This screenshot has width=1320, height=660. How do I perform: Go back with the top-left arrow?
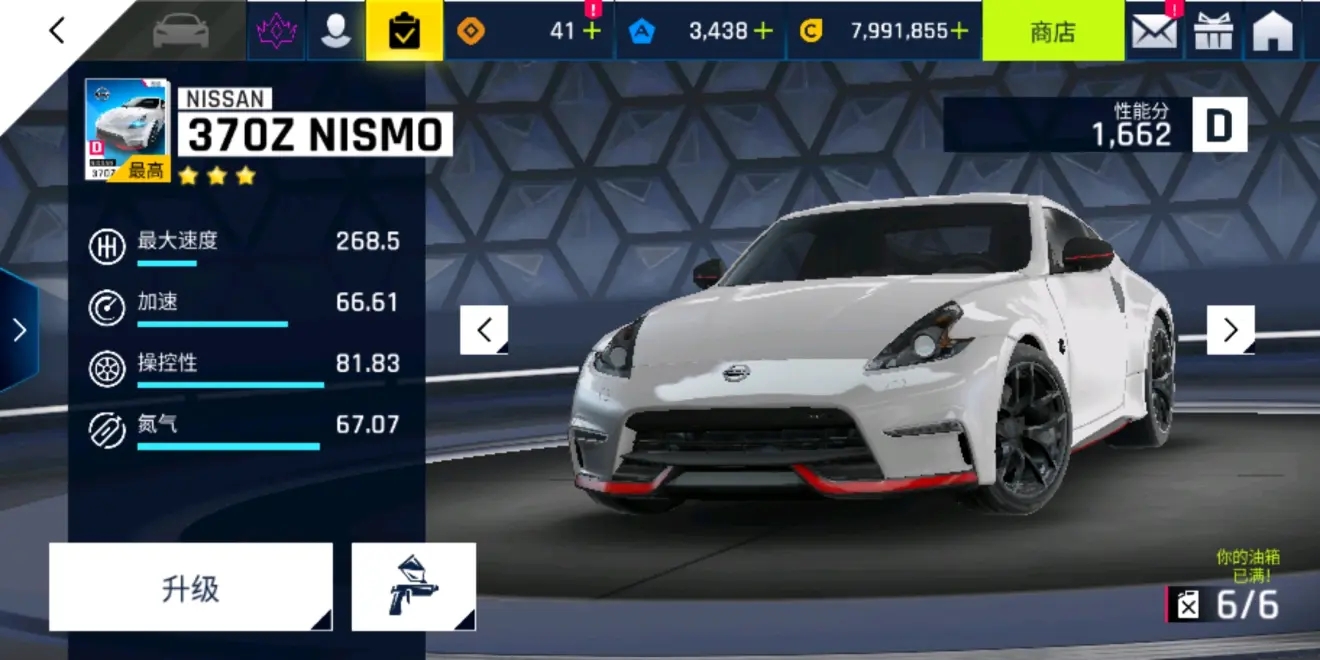click(57, 31)
